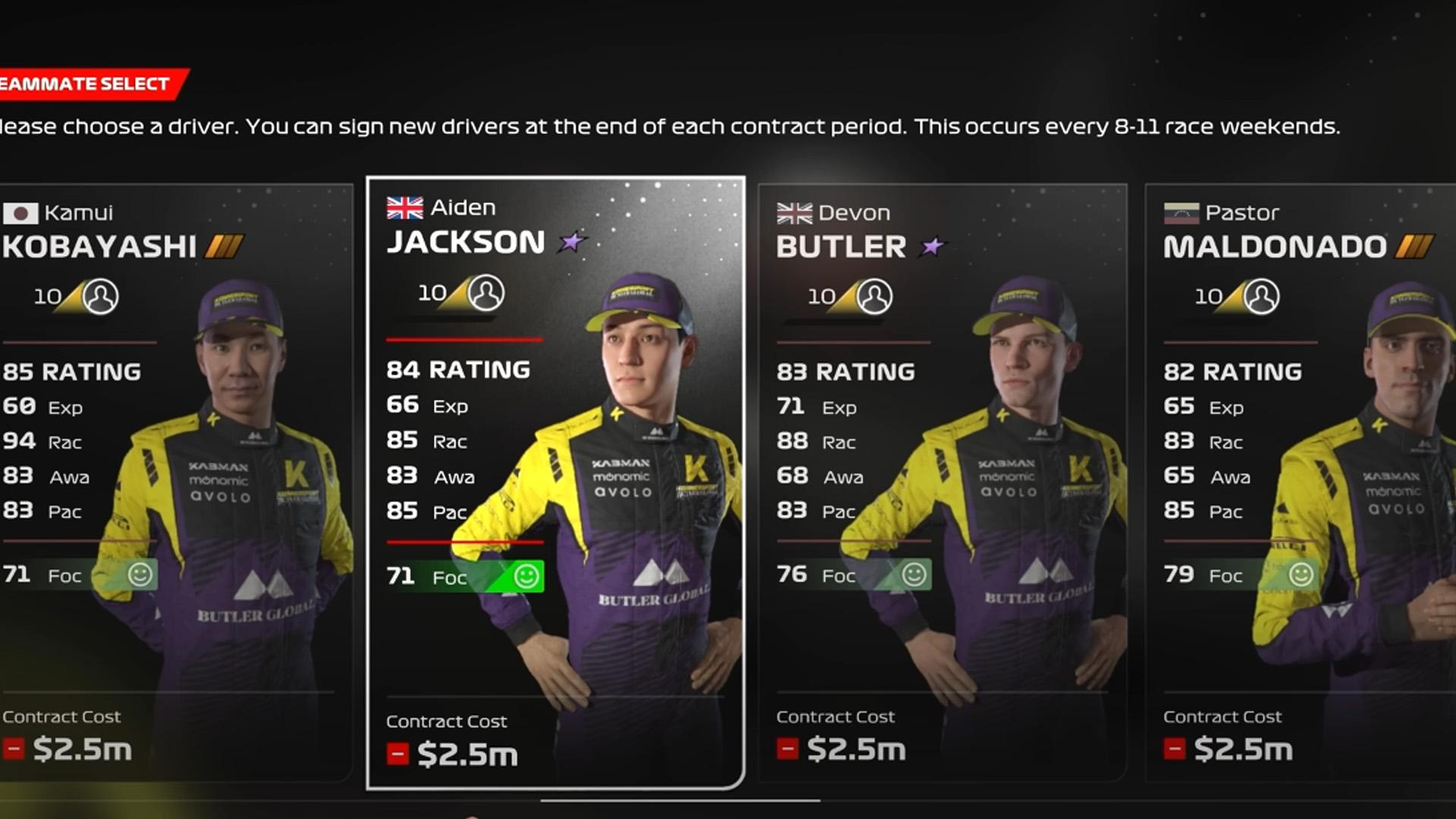1456x819 pixels.
Task: Click the Venezuelan flag beside Pastor Maldonado
Action: pos(1184,213)
